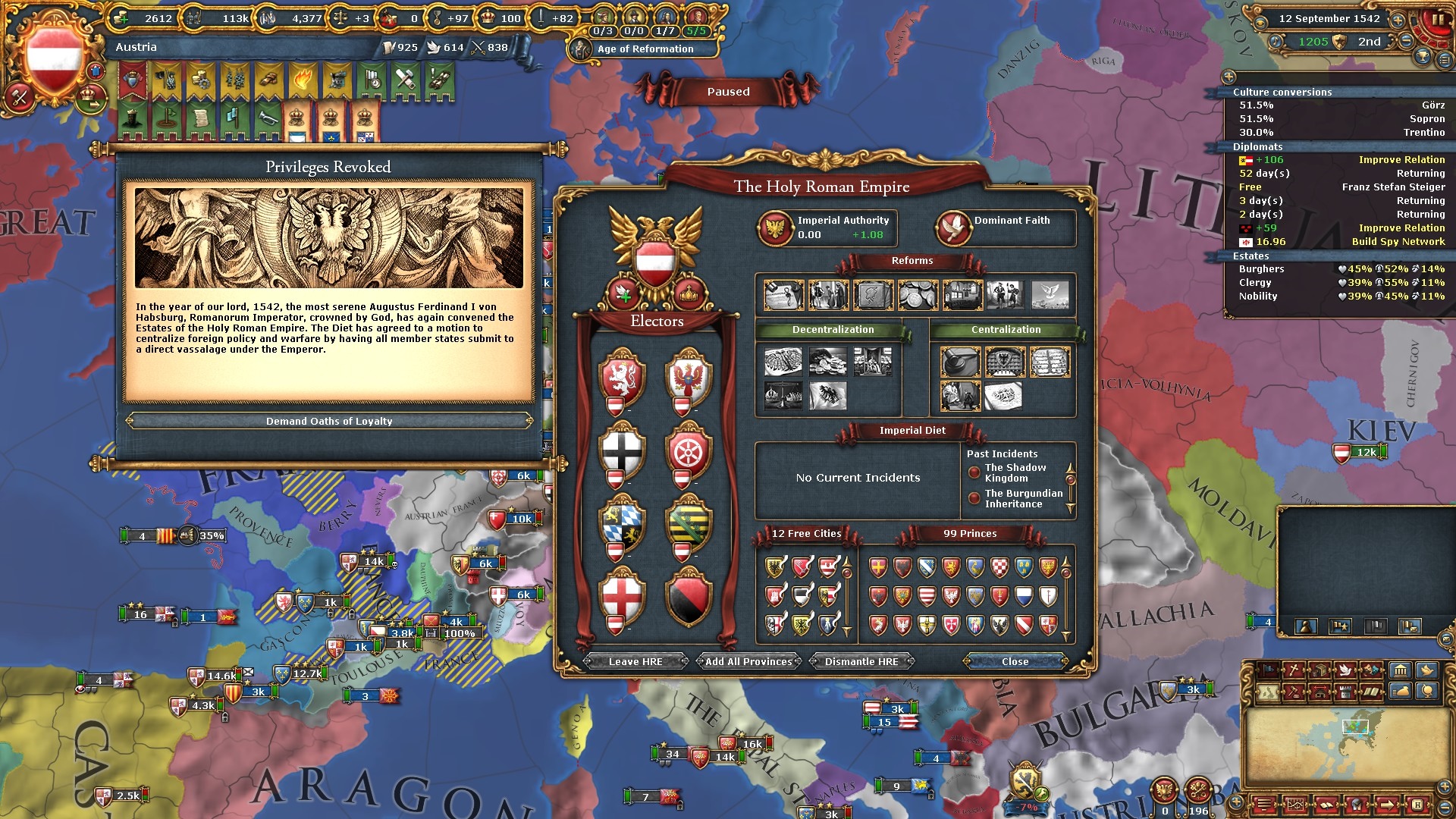Select Add All Provinces button

point(748,661)
